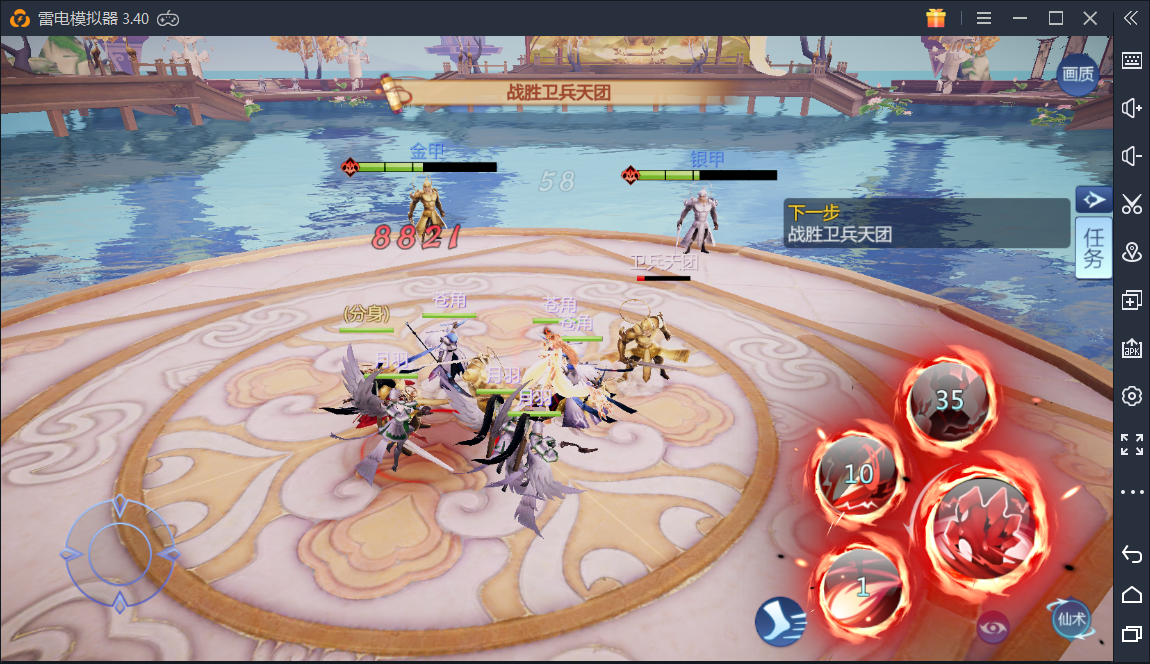The height and width of the screenshot is (664, 1150).
Task: Switch skills with the 仙术 button
Action: [1070, 619]
